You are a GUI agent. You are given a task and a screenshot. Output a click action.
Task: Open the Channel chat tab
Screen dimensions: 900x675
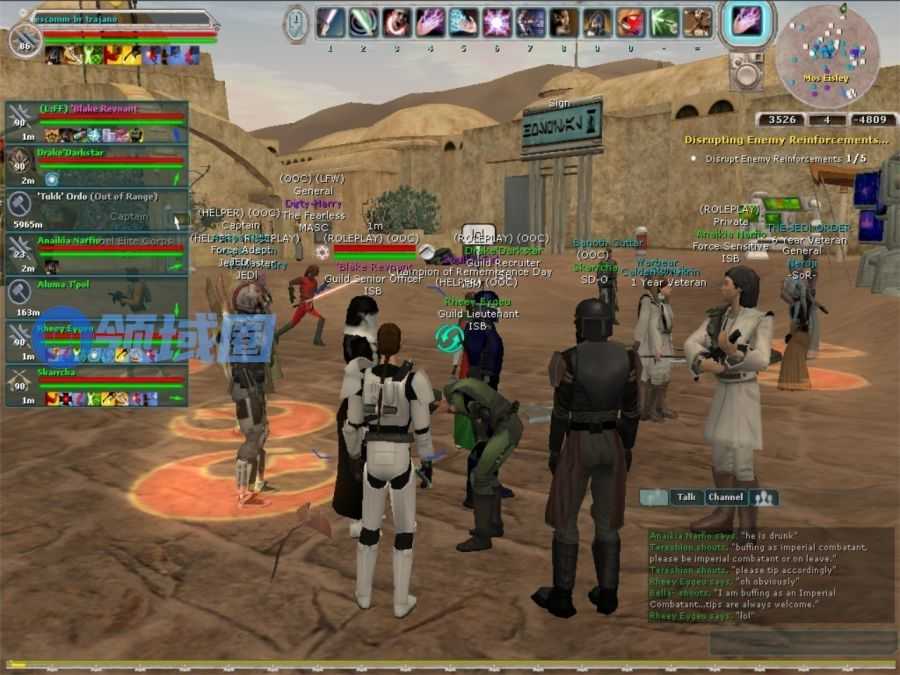pyautogui.click(x=725, y=497)
